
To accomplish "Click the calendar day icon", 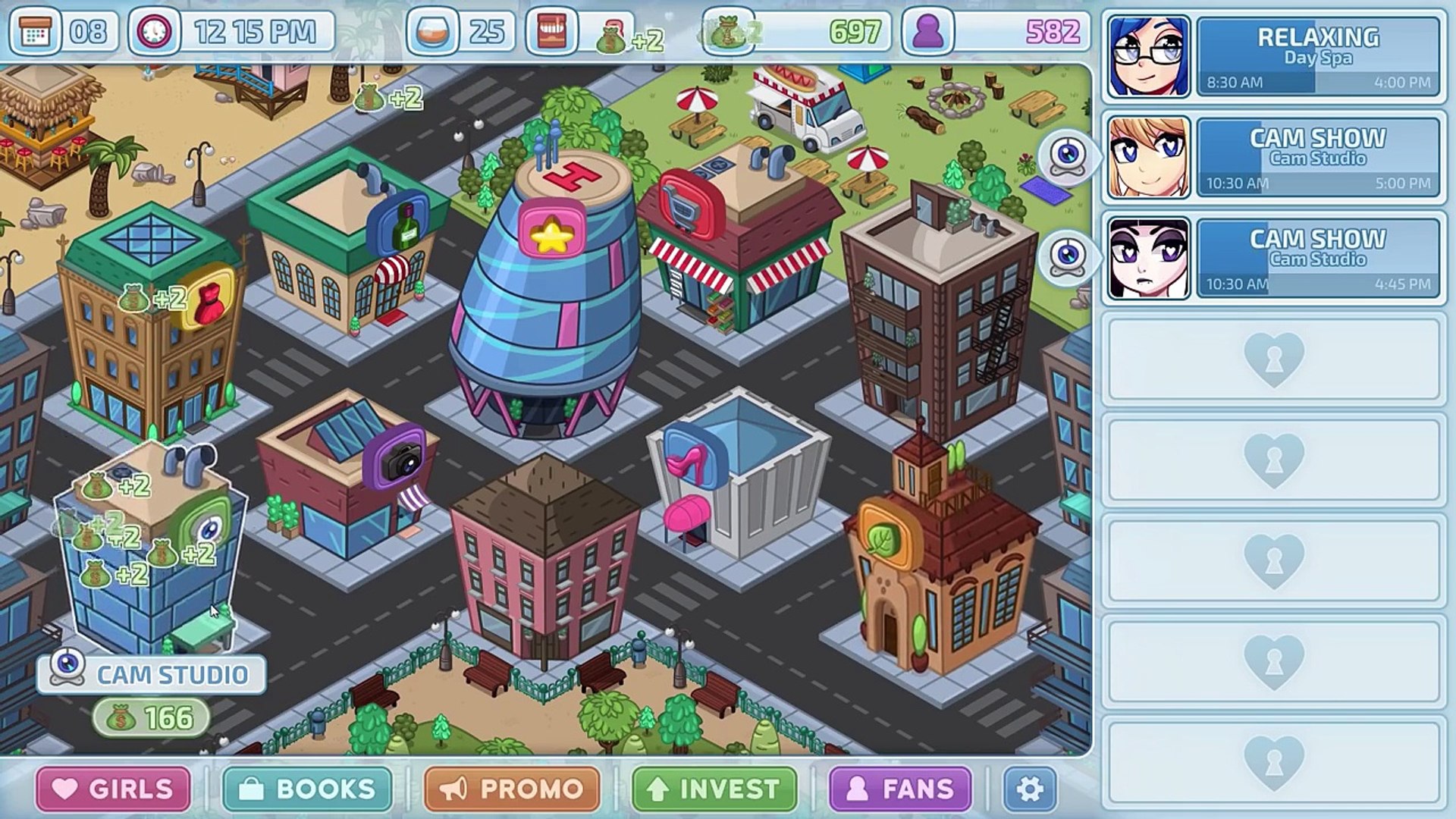I will pos(35,32).
